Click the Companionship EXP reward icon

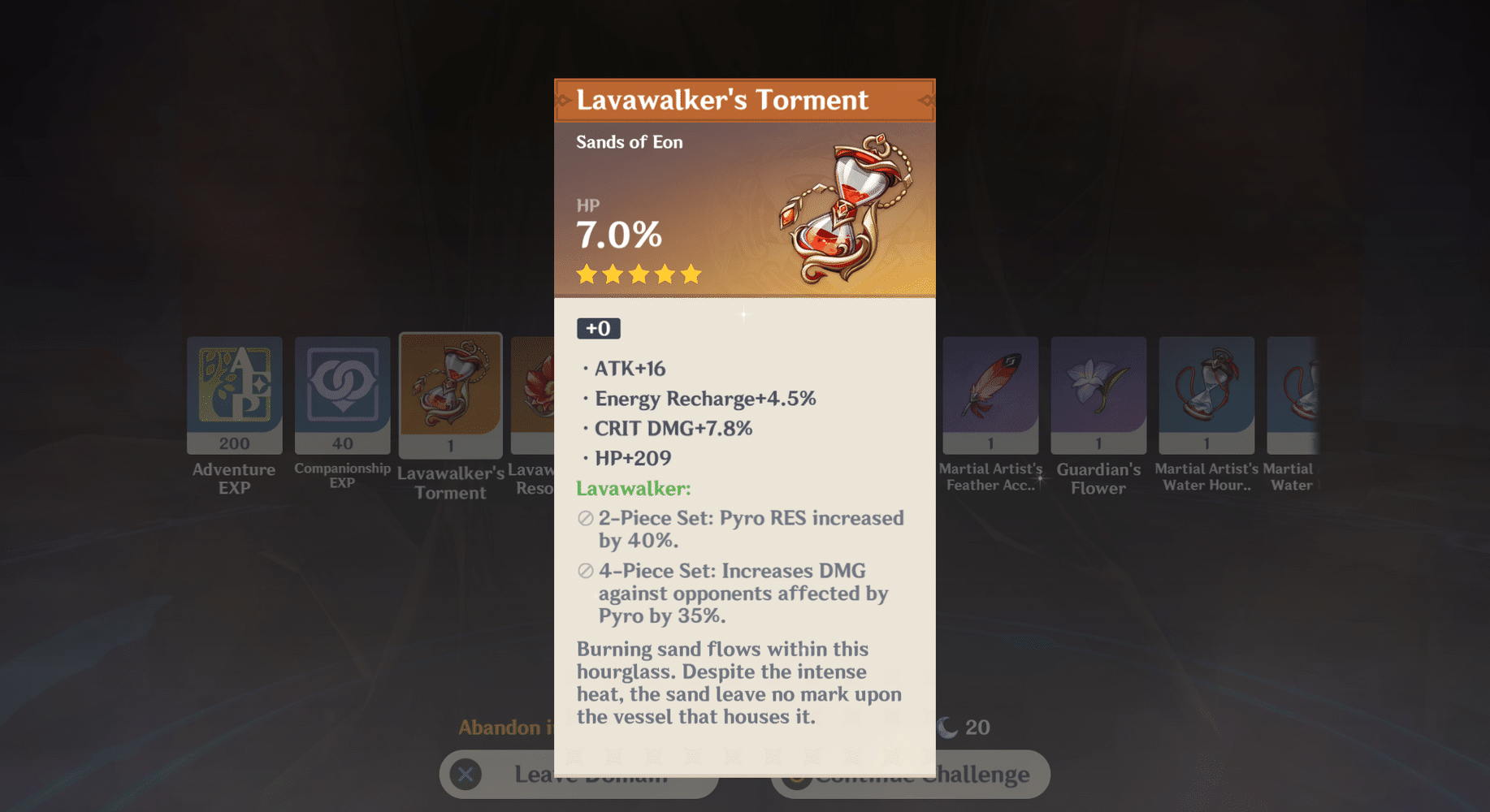tap(342, 395)
